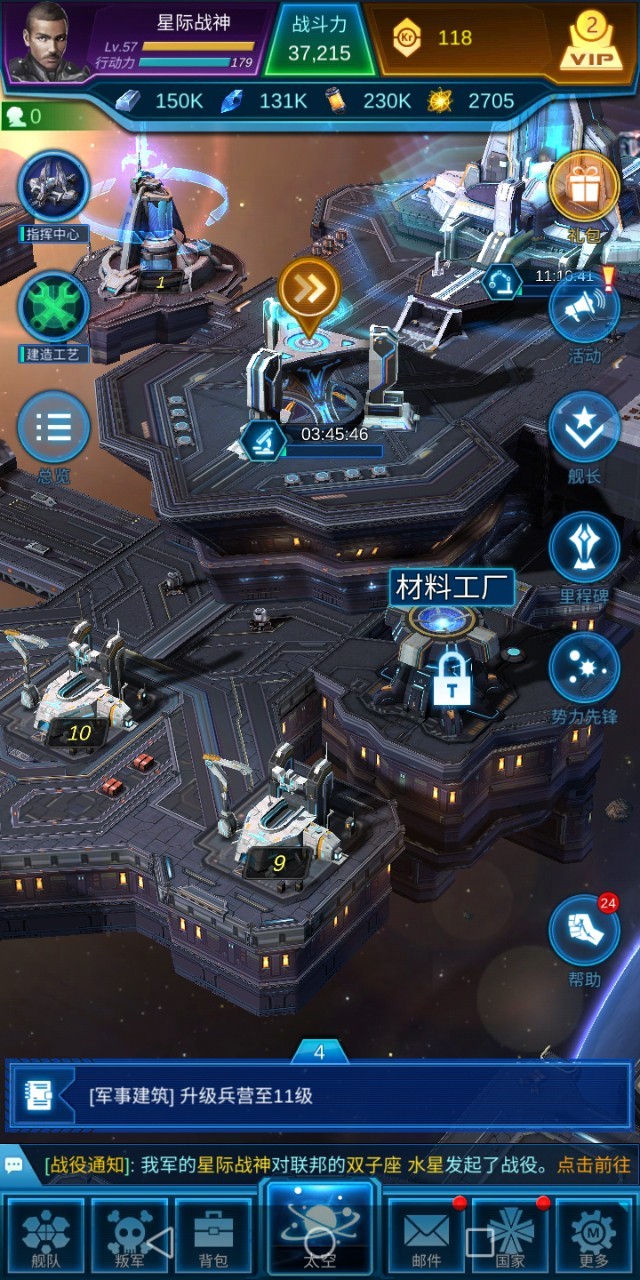This screenshot has width=640, height=1280.
Task: Open the 更多 more menu
Action: click(x=594, y=1236)
